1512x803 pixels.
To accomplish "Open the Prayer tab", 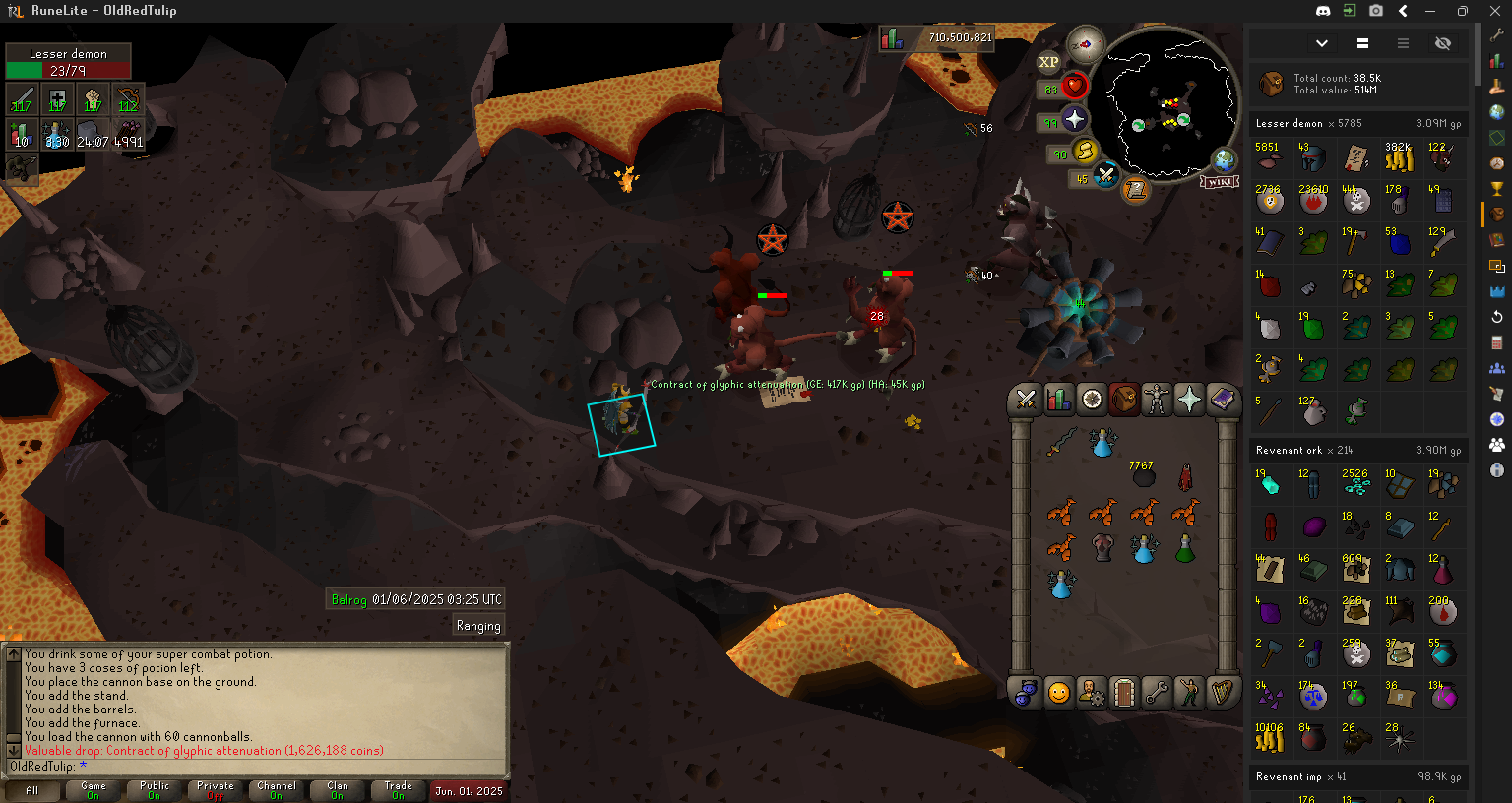I will [1189, 399].
